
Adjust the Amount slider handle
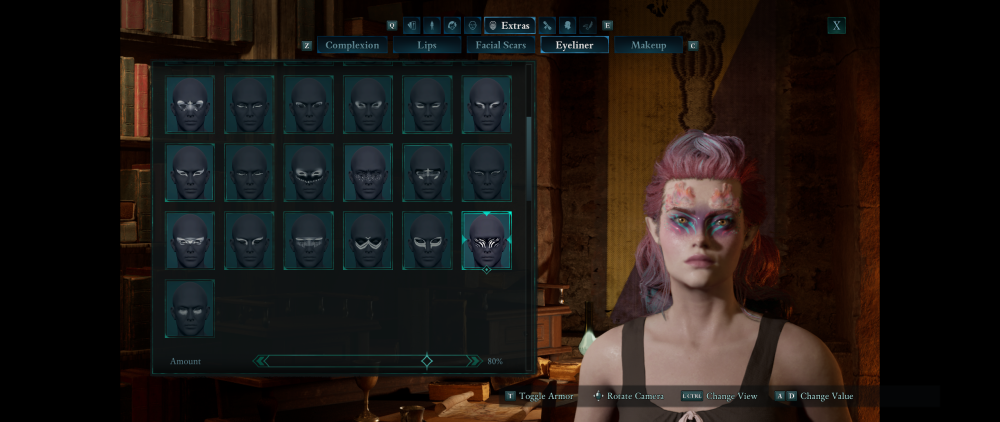[427, 361]
